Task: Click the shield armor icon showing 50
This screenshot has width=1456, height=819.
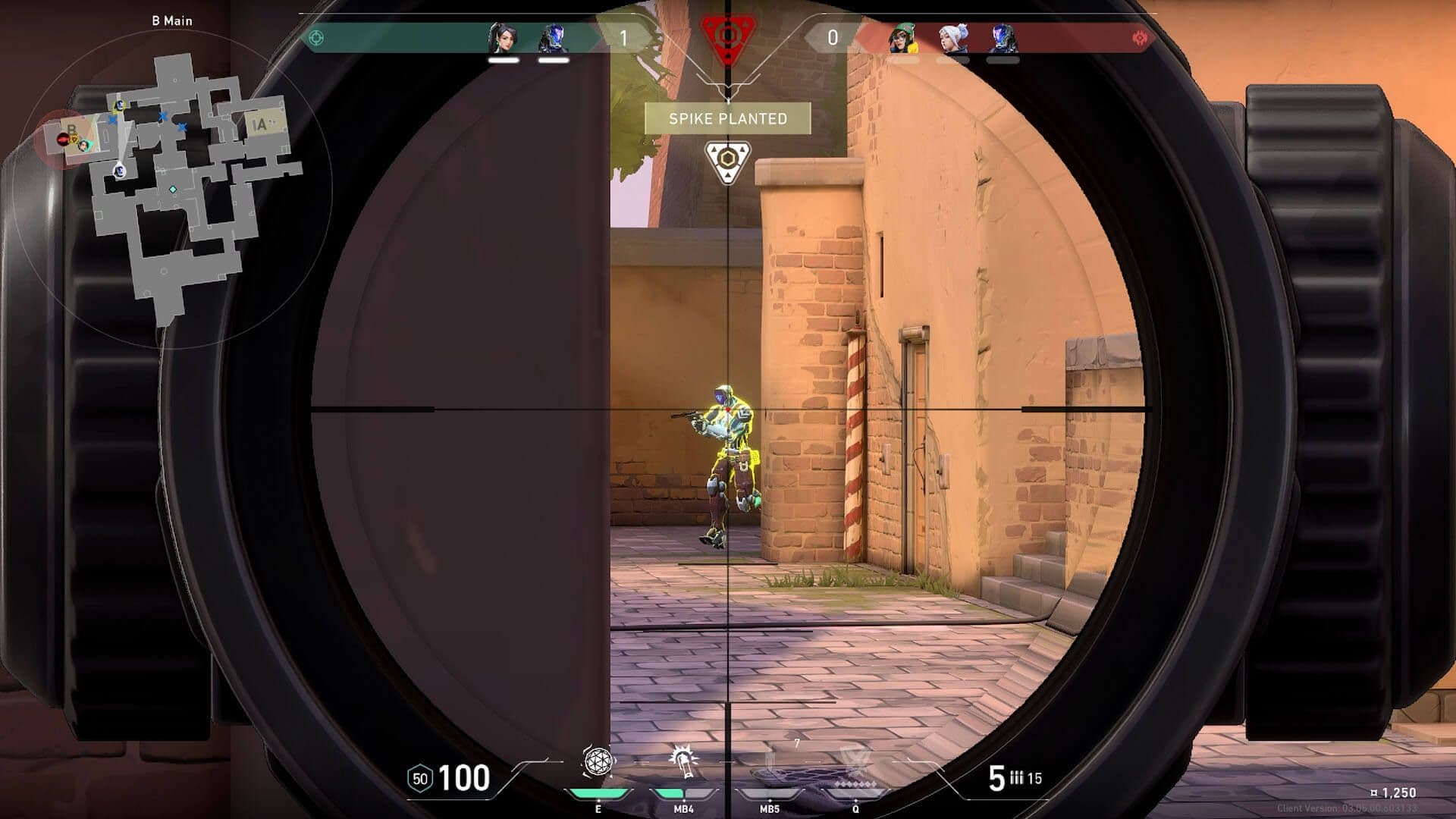Action: tap(420, 778)
